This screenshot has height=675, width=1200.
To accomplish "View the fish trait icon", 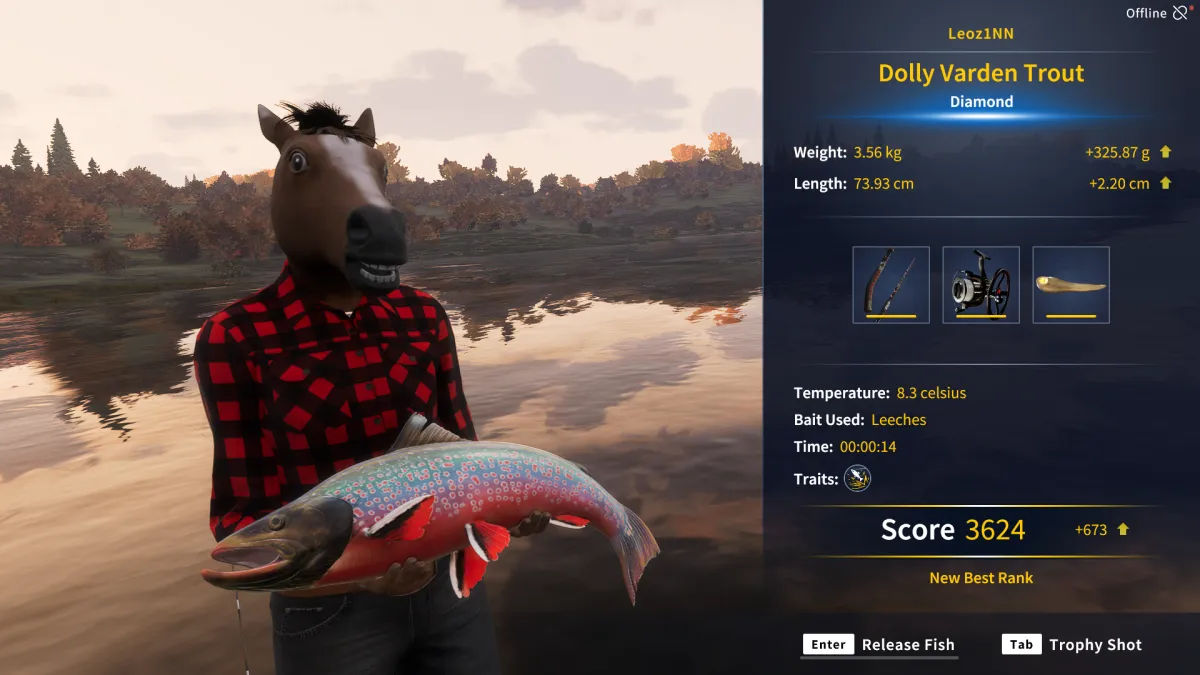I will tap(857, 479).
